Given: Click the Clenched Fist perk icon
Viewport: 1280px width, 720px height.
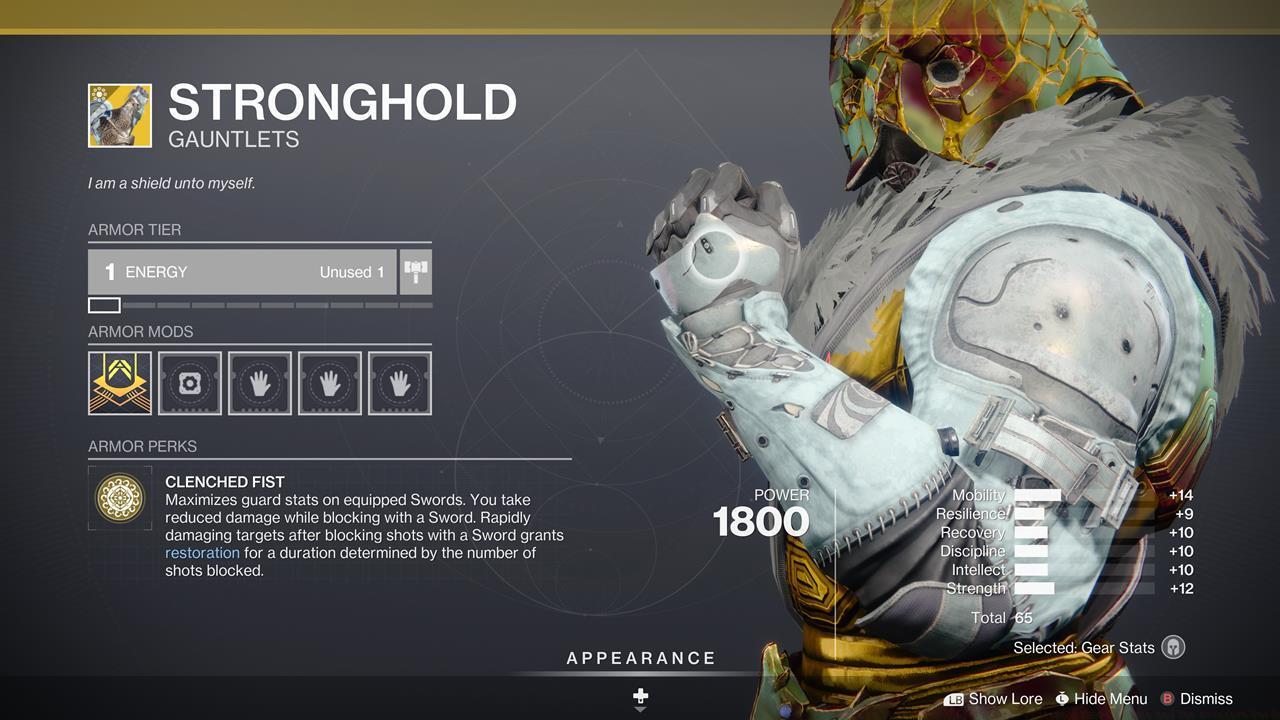Looking at the screenshot, I should (120, 497).
